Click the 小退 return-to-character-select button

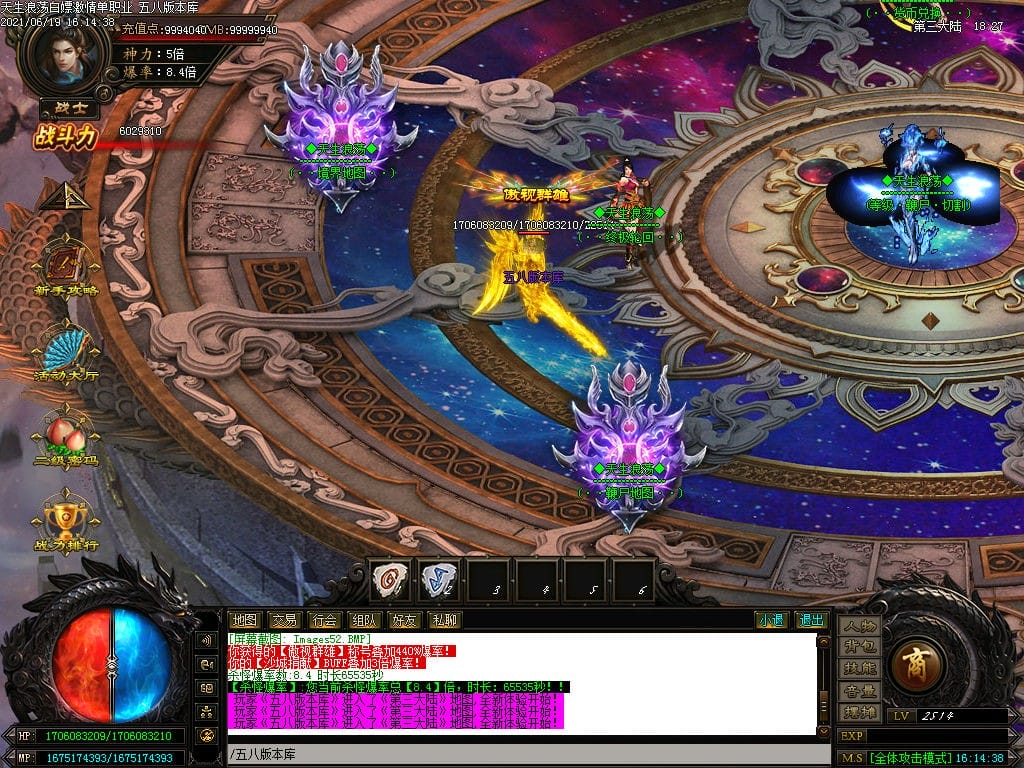(x=771, y=620)
